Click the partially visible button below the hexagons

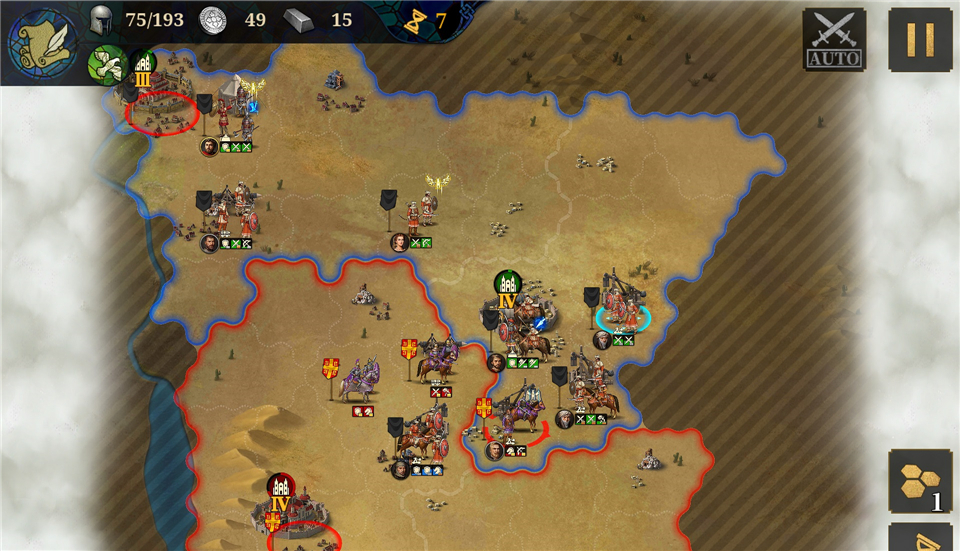pyautogui.click(x=920, y=538)
